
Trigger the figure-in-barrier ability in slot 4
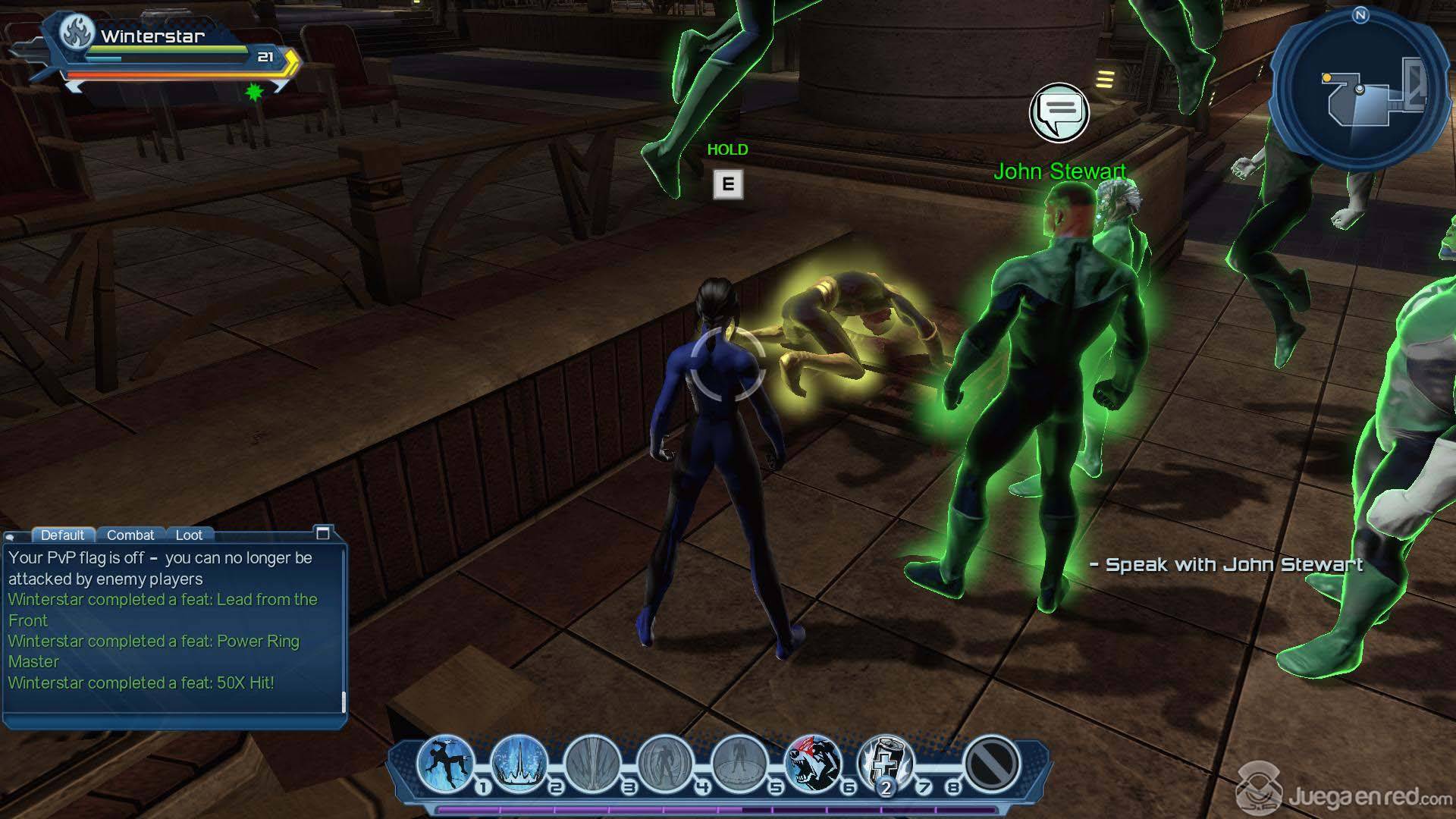[666, 762]
